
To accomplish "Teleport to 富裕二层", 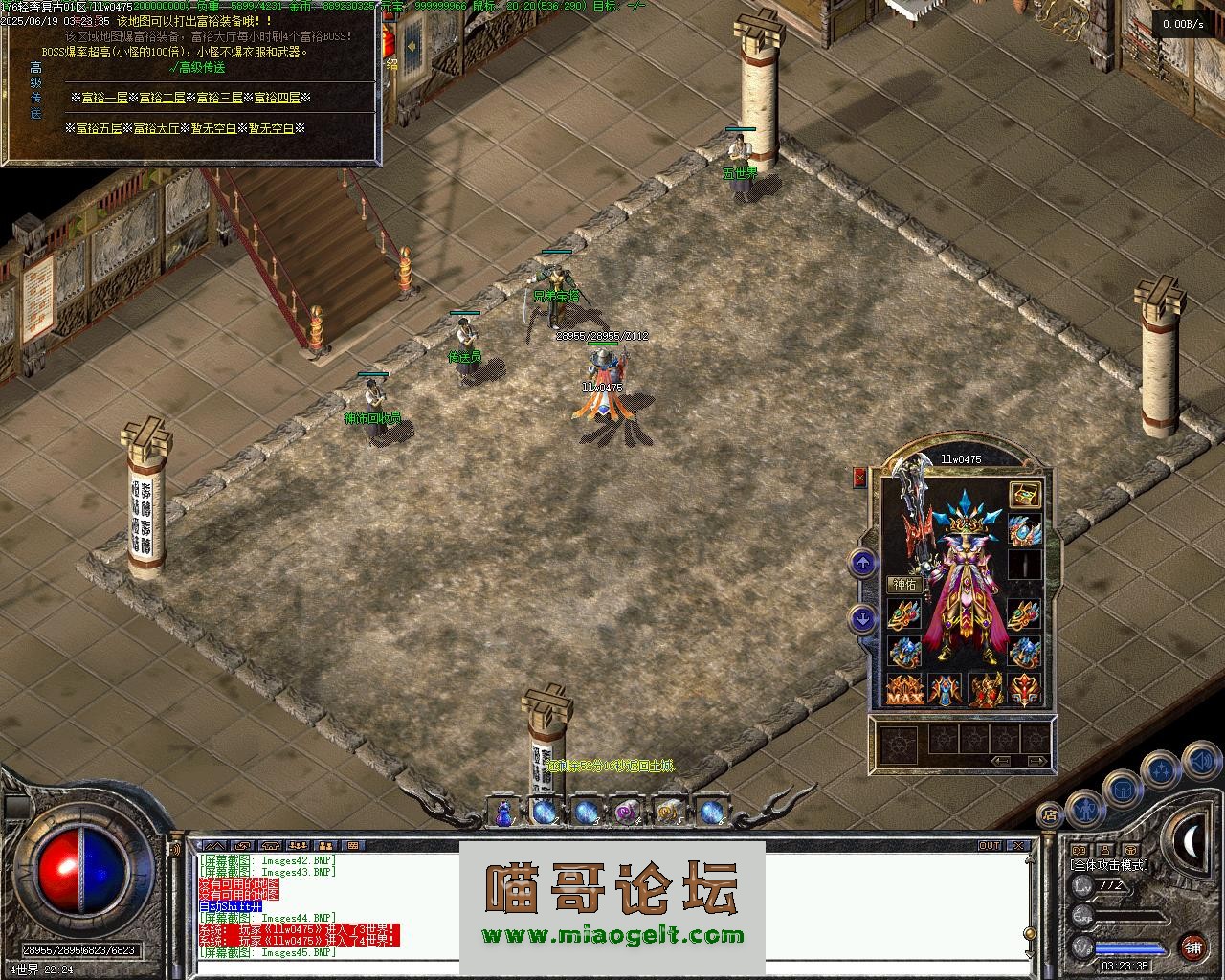I will click(162, 98).
